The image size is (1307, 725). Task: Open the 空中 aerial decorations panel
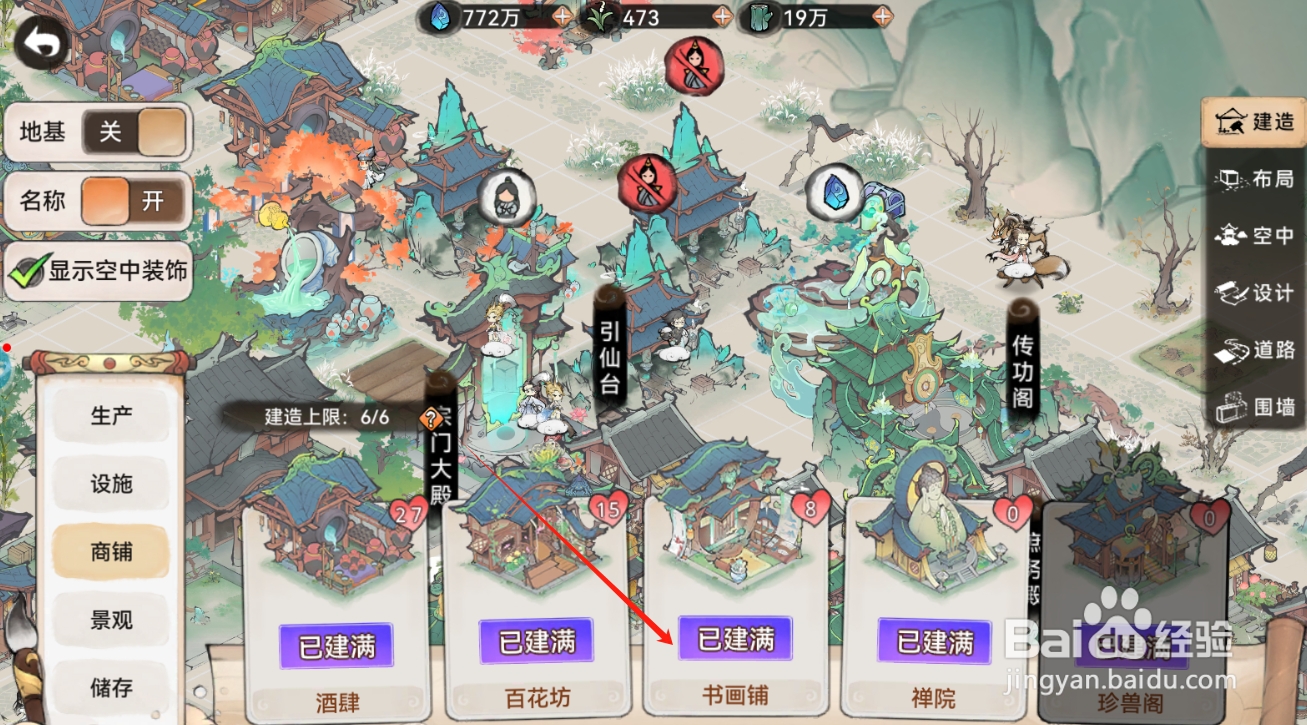(x=1253, y=237)
